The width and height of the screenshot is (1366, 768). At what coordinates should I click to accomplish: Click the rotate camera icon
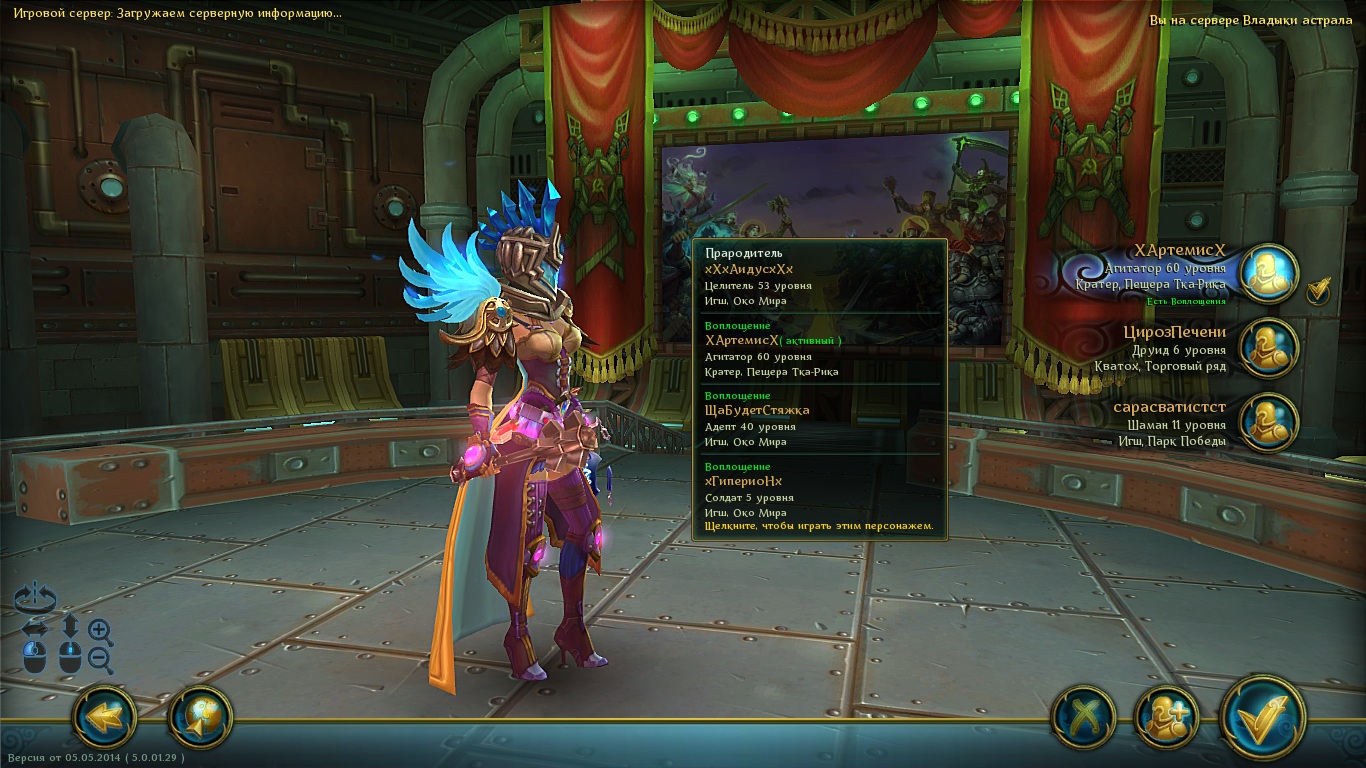point(35,598)
